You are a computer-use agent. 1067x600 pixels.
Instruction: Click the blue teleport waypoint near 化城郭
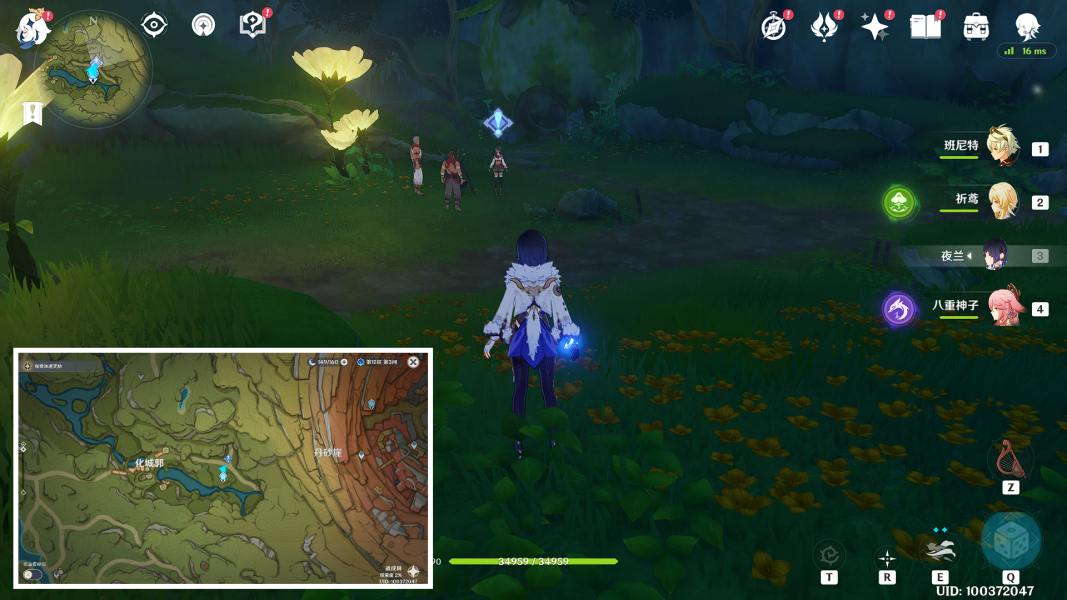pos(228,459)
